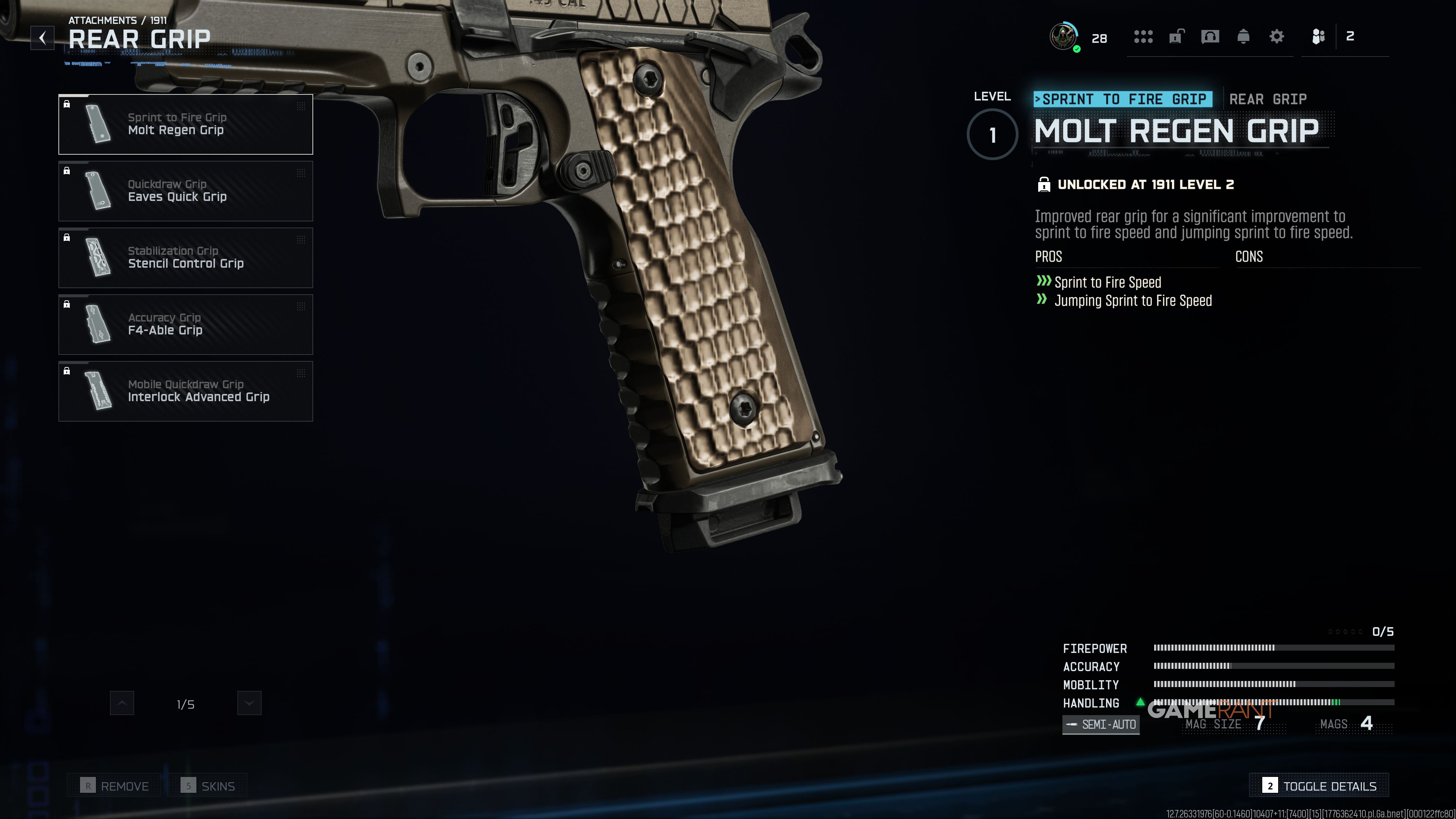Open settings via the gear icon
This screenshot has width=1456, height=819.
pyautogui.click(x=1277, y=37)
